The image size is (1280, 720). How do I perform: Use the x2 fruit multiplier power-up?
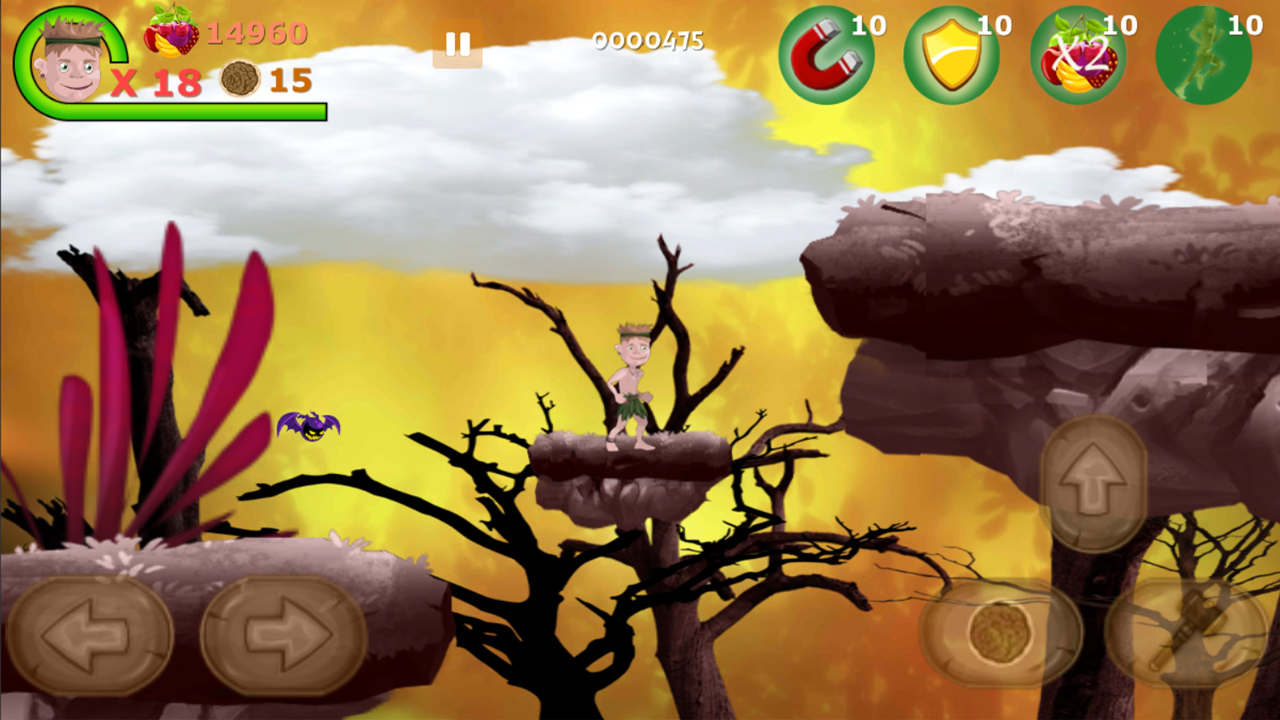click(x=1078, y=54)
